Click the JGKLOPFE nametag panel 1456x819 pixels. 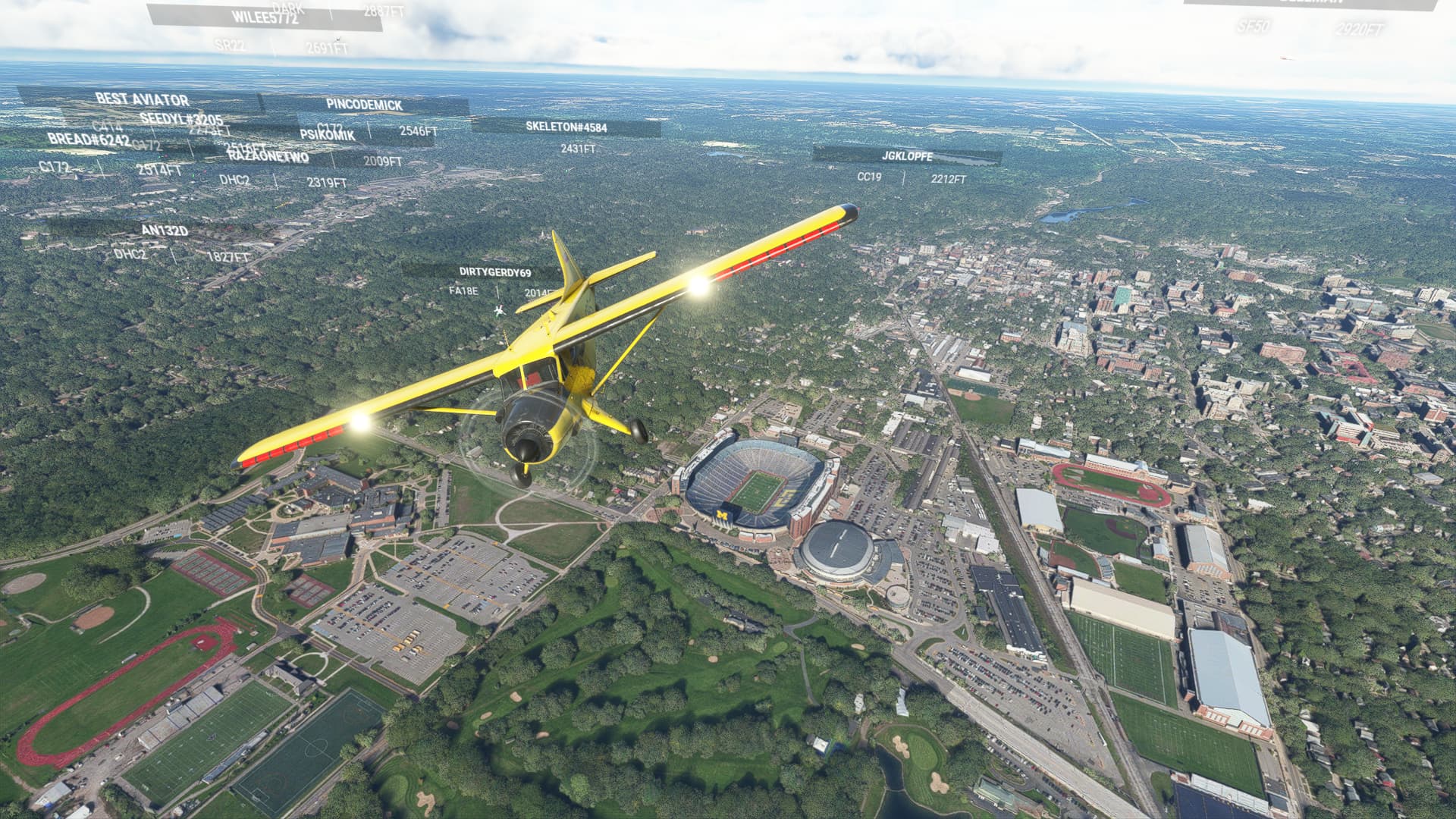point(908,157)
